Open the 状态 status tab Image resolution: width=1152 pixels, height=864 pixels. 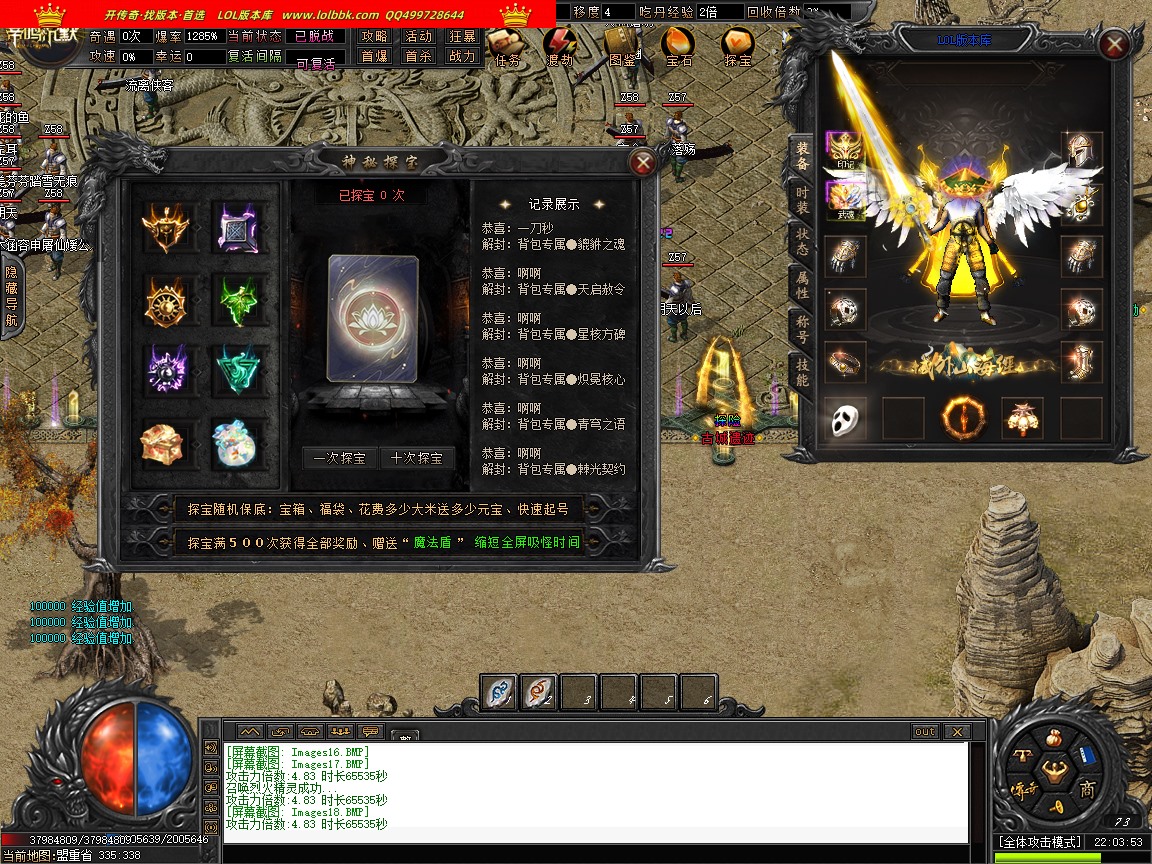tap(802, 241)
